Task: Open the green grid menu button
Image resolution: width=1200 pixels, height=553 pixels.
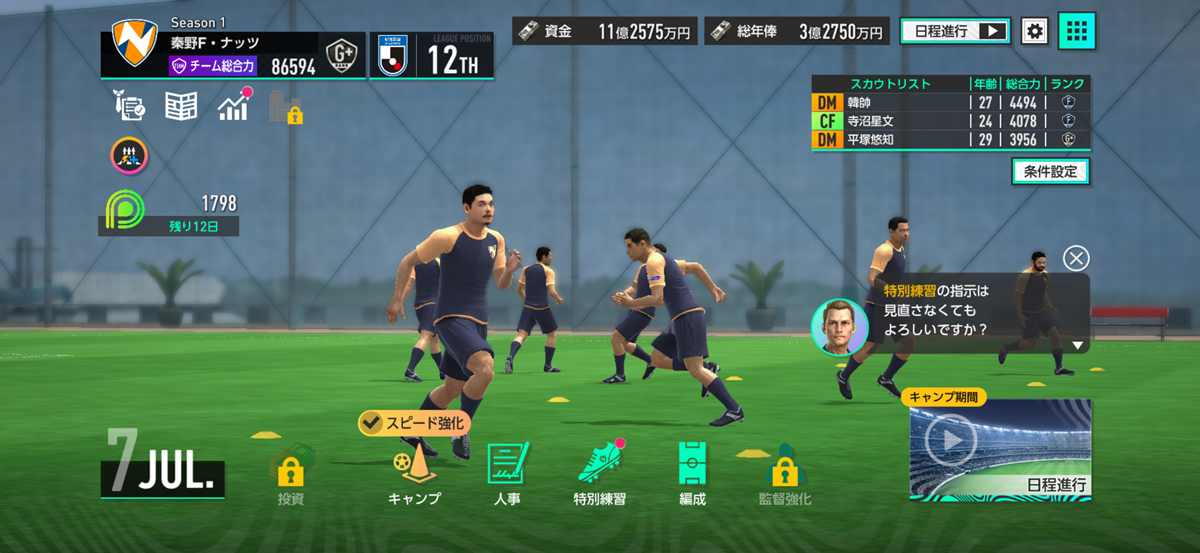Action: [x=1077, y=31]
